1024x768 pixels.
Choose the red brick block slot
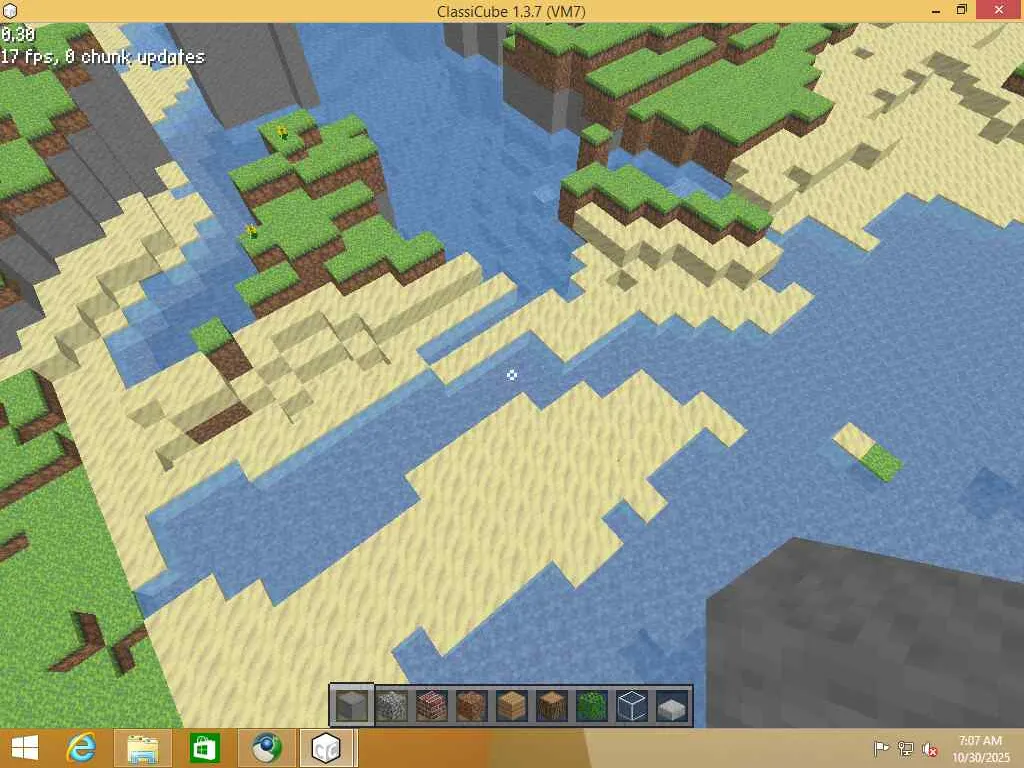[432, 706]
